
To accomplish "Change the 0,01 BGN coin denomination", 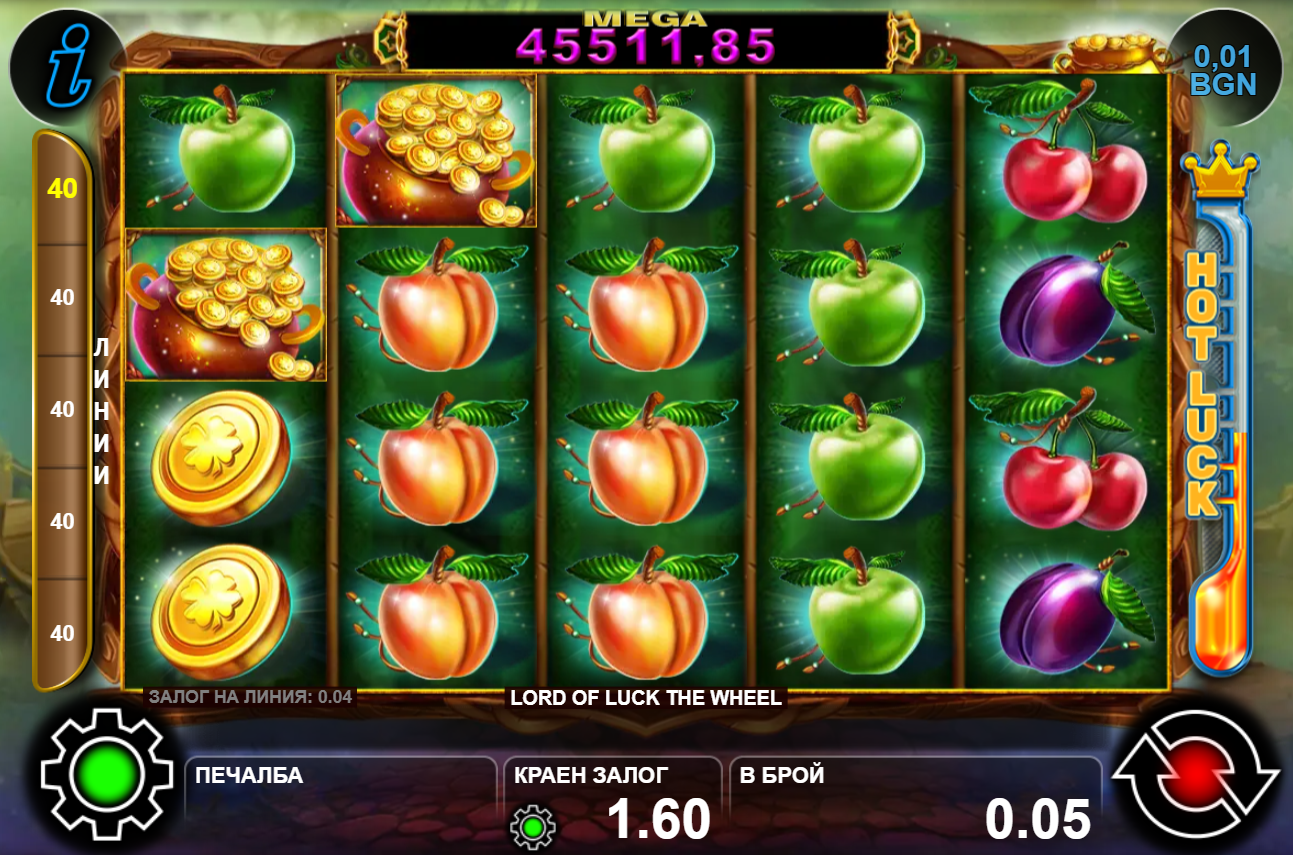I will 1223,70.
